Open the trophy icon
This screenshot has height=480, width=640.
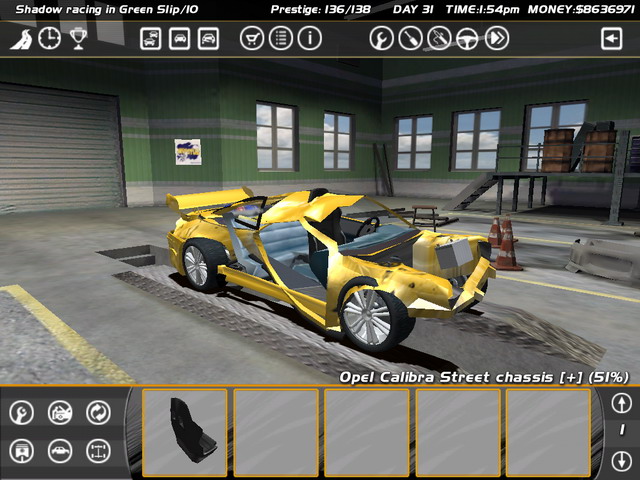77,39
